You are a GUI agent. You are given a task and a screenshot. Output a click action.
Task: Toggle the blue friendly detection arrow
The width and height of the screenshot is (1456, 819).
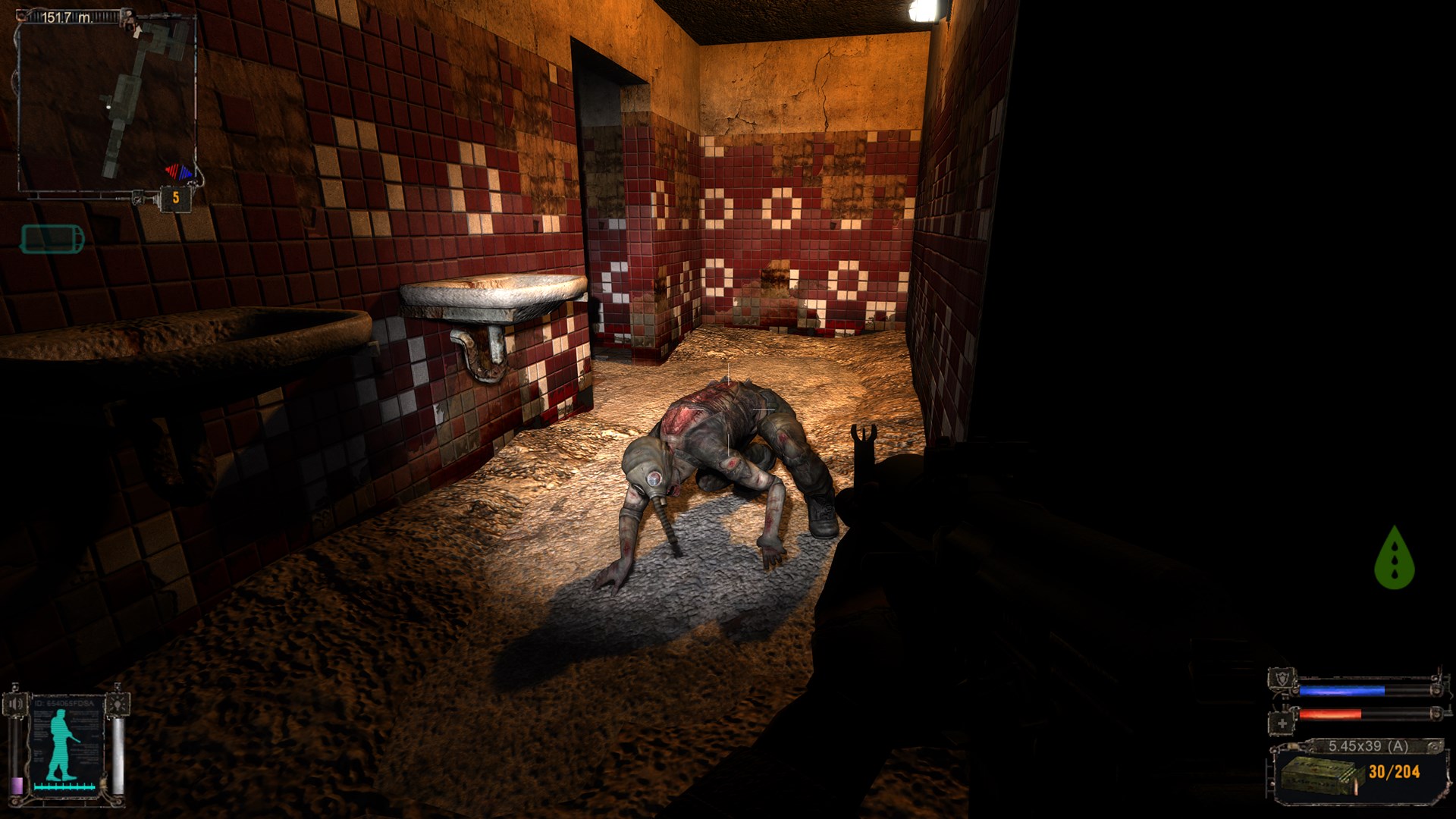click(186, 173)
